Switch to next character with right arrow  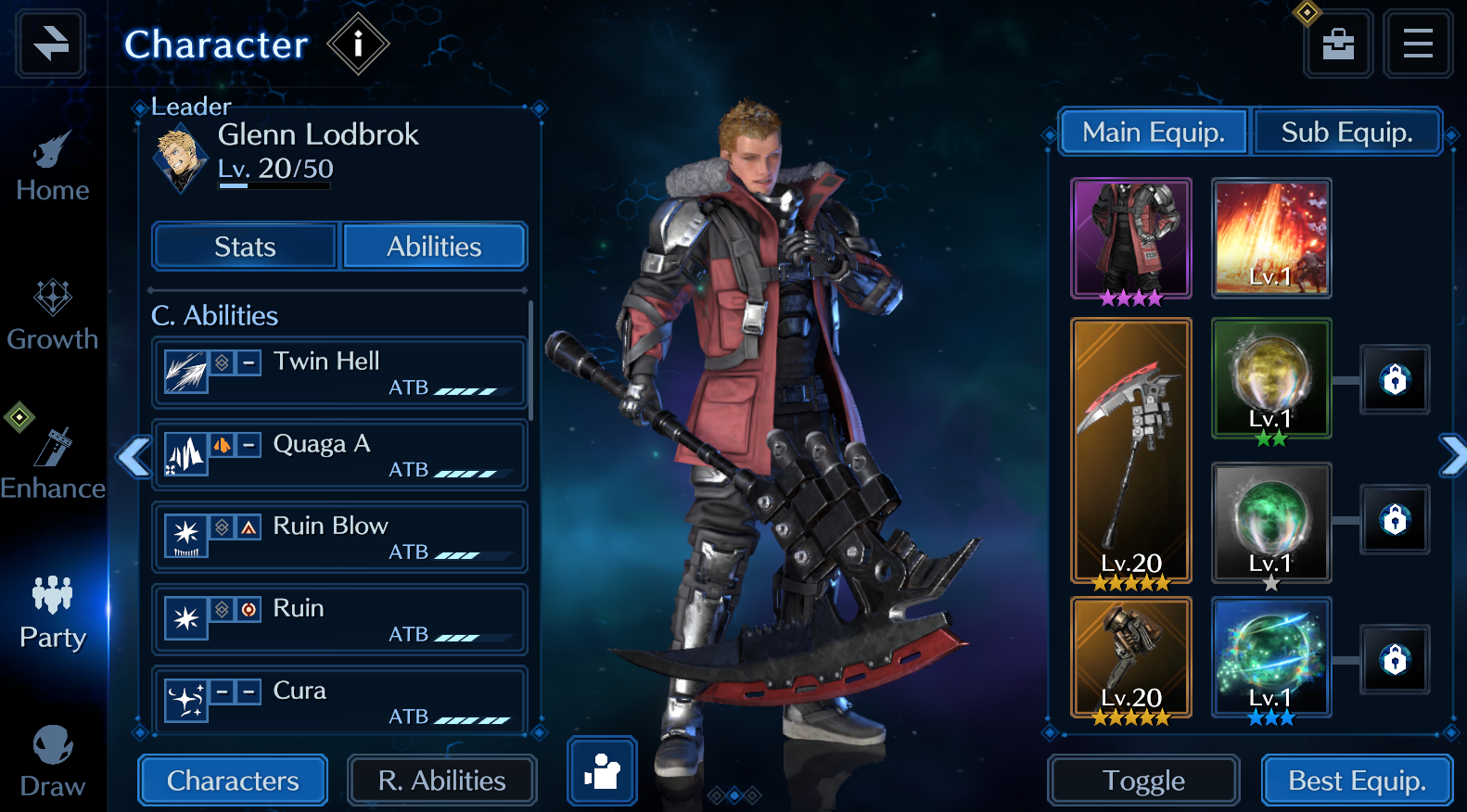[x=1452, y=455]
